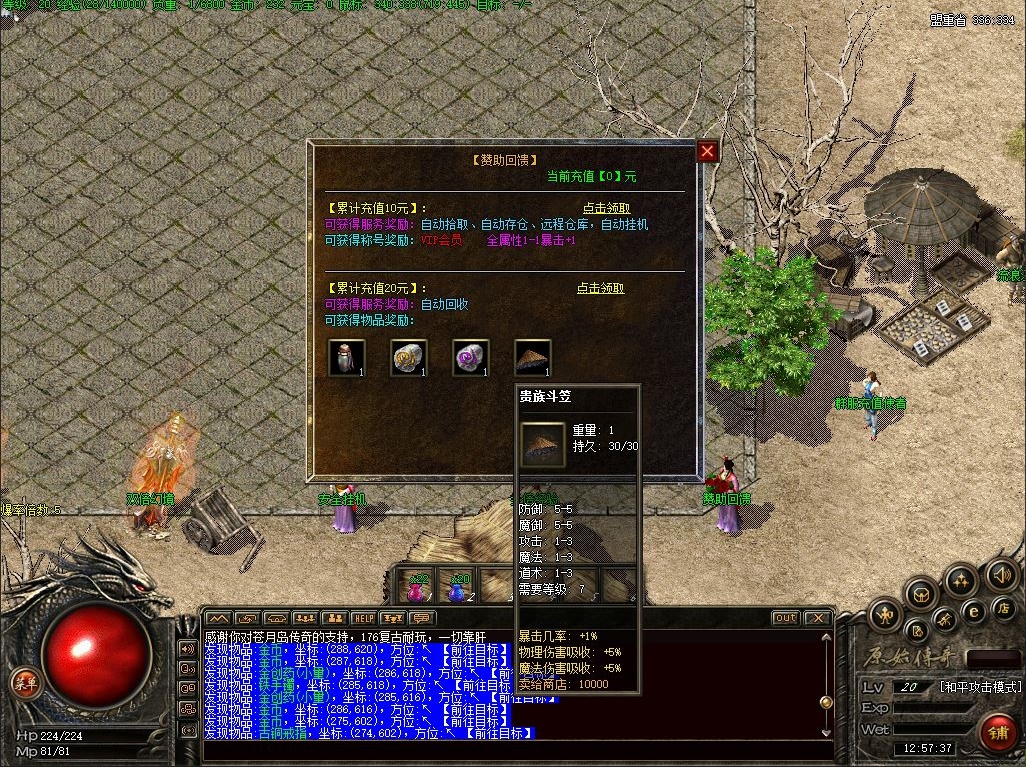Open the HELP button on chat toolbar
This screenshot has height=767, width=1026.
[363, 619]
